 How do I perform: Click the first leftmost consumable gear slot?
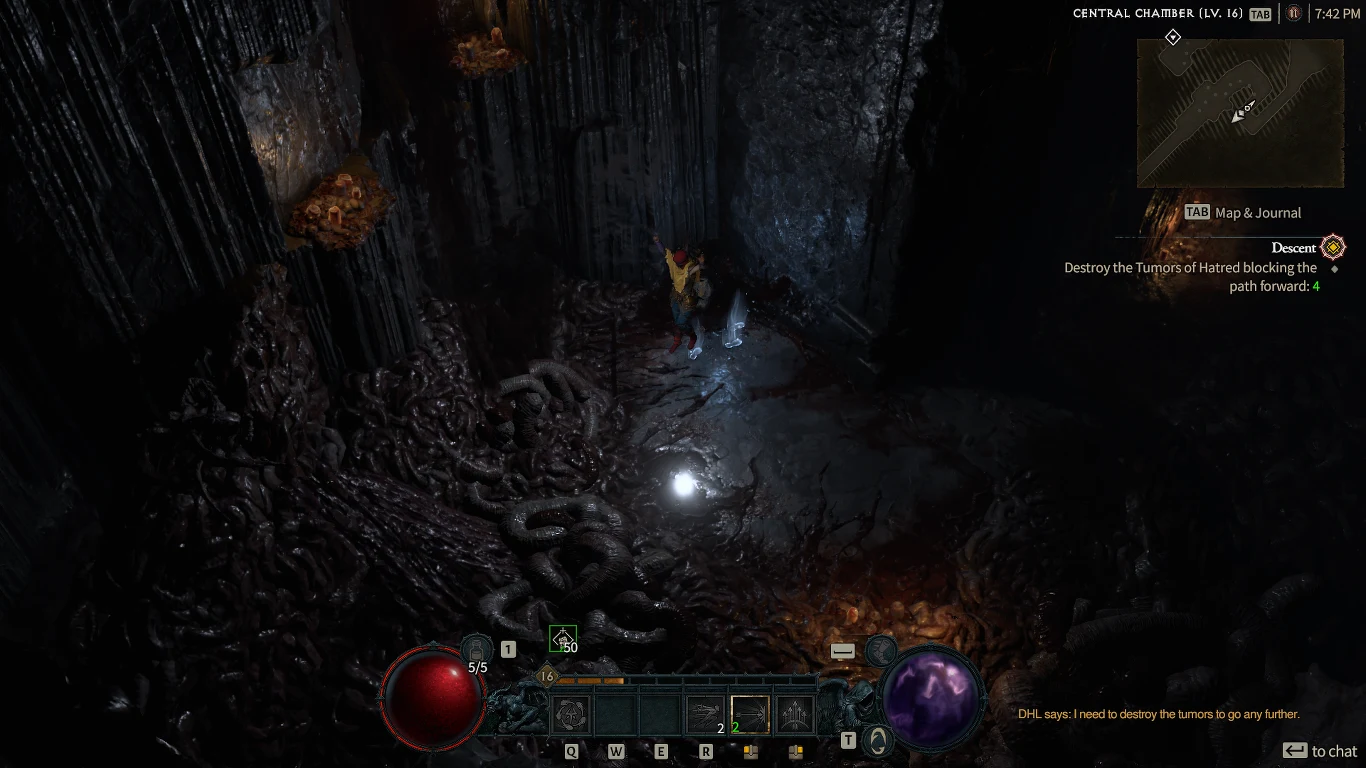click(750, 753)
